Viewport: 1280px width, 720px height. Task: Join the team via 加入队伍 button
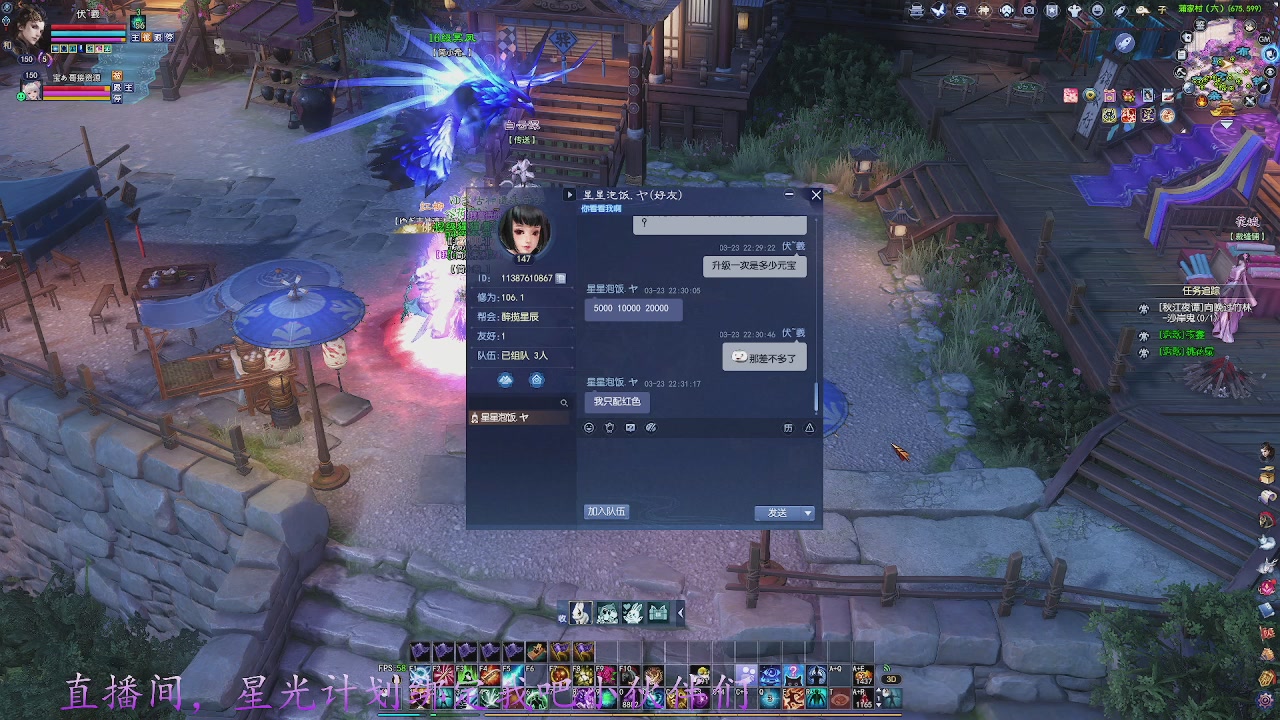pos(606,512)
